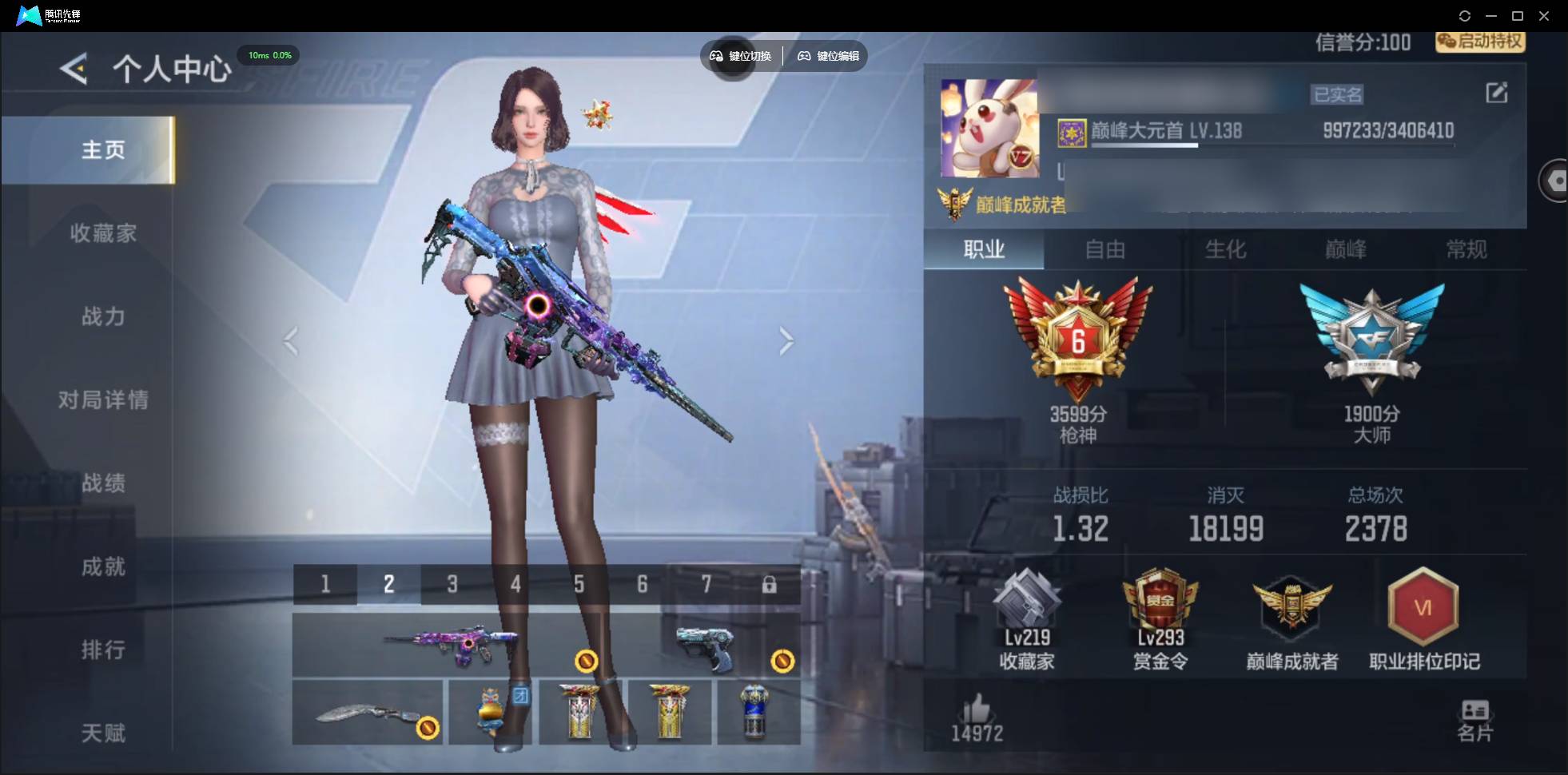Click the locked weapon slot

pos(770,584)
